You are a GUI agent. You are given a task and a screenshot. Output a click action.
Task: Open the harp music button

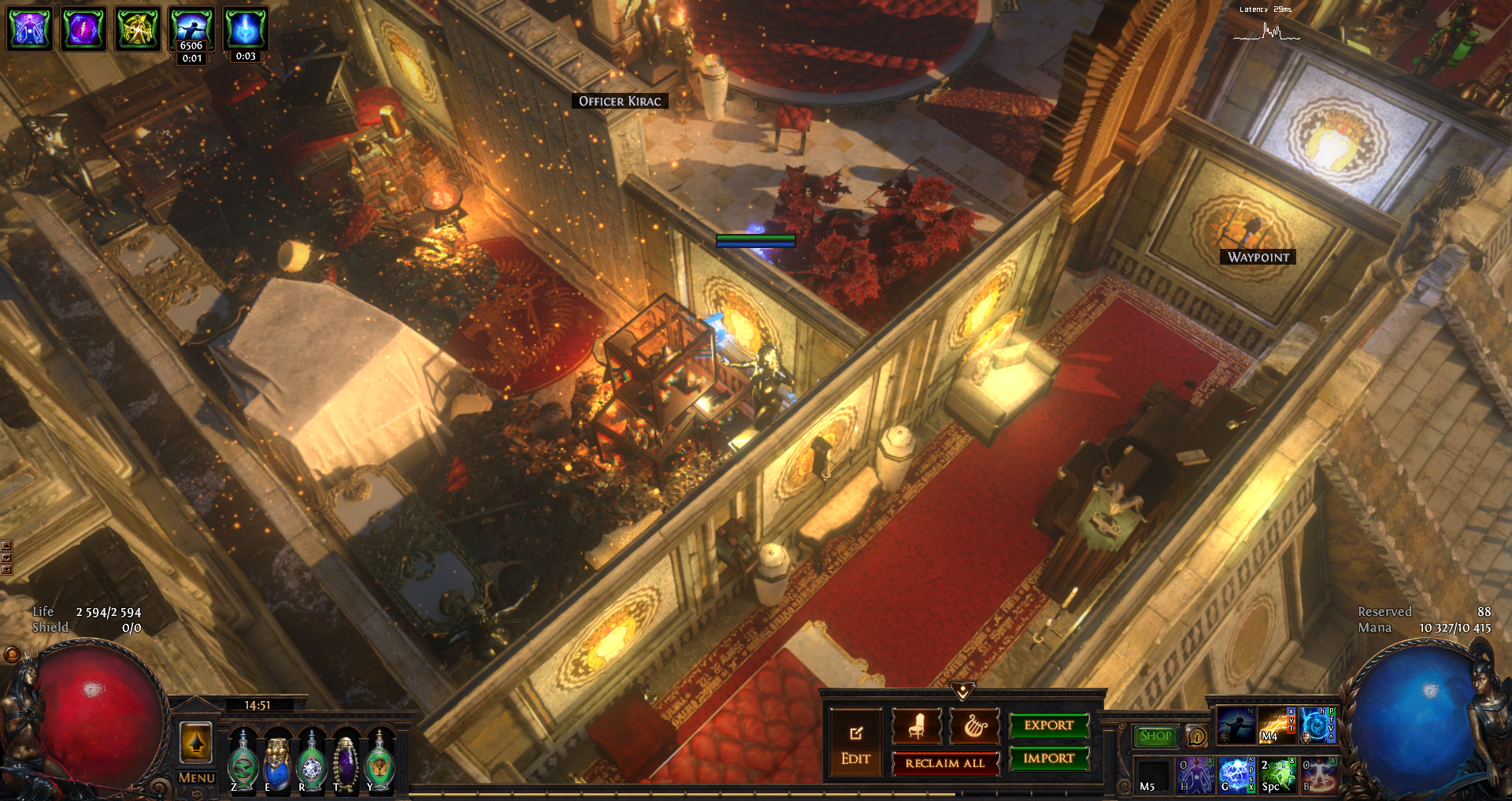coord(975,726)
